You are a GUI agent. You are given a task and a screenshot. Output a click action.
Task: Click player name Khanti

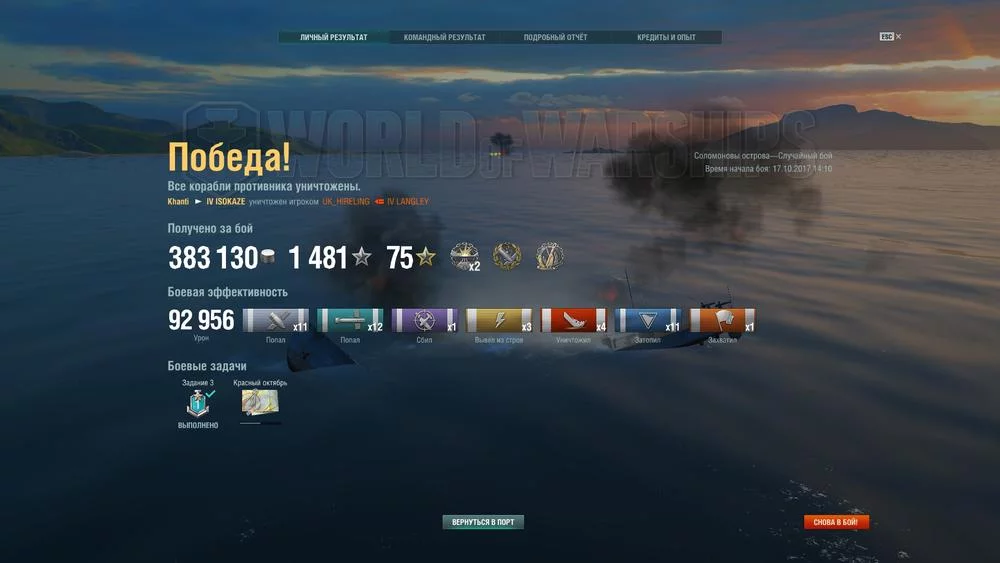pos(178,202)
